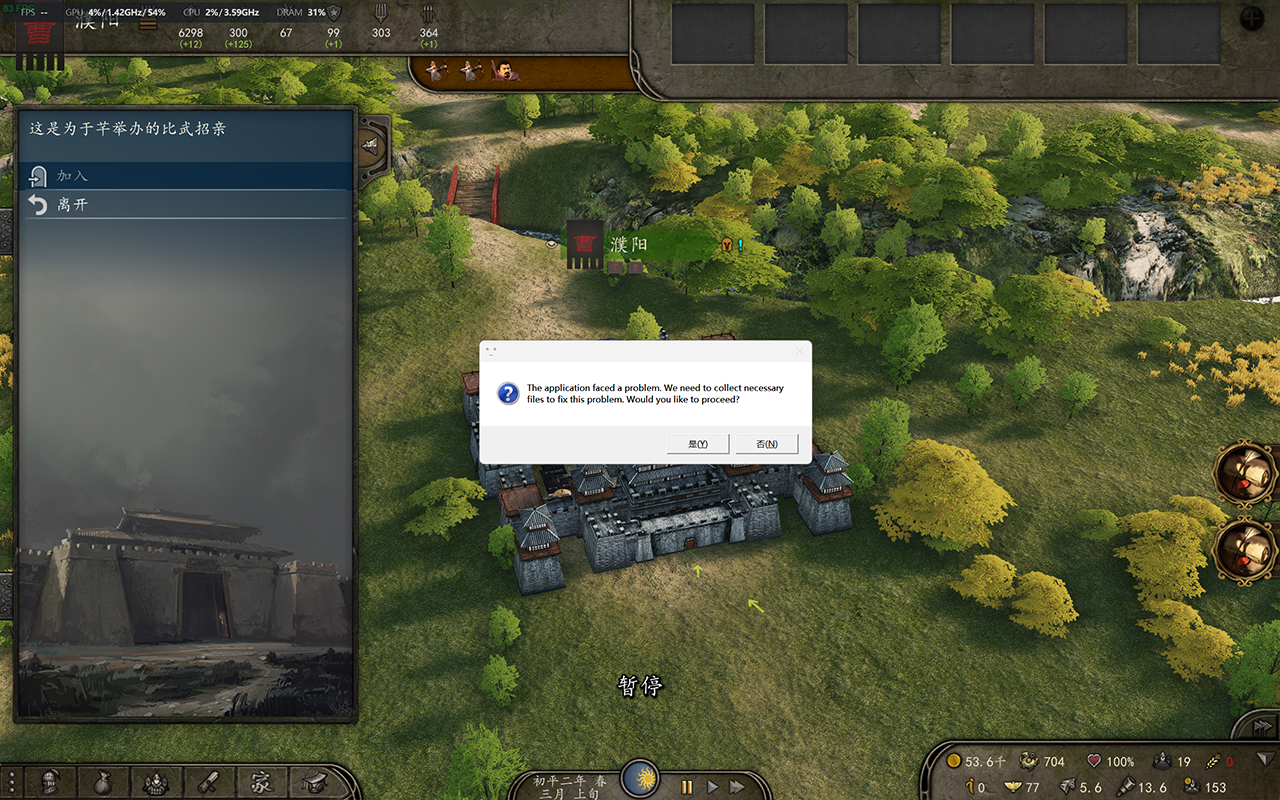1280x800 pixels.
Task: Open the lower scroll notification
Action: 1243,550
